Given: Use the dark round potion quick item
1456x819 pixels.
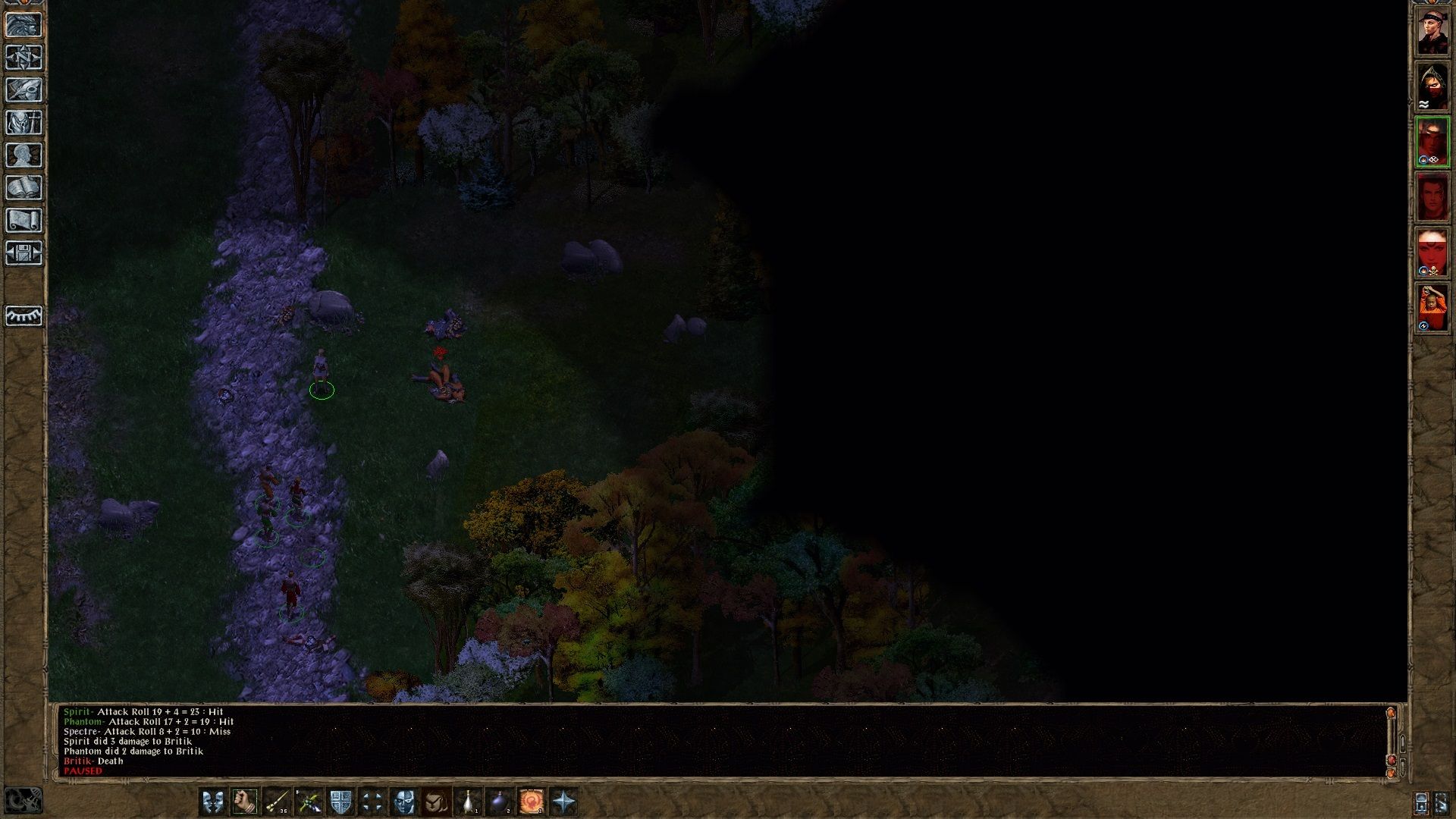Looking at the screenshot, I should coord(500,802).
